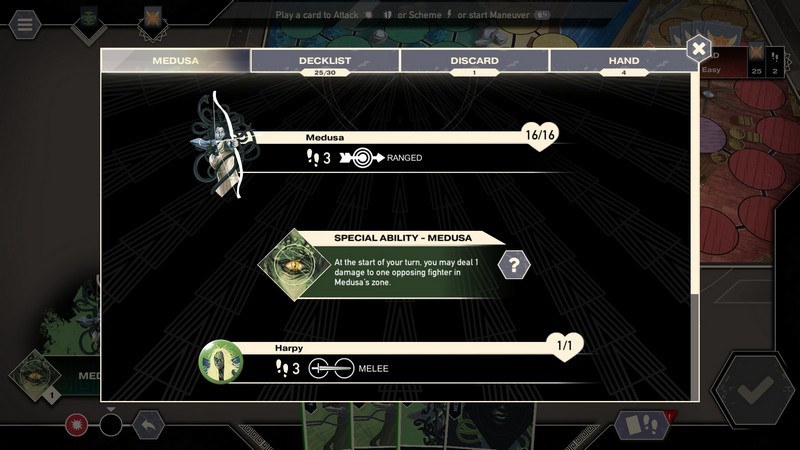Select the Medusa tab
Screen dimensions: 800x450
[175, 61]
